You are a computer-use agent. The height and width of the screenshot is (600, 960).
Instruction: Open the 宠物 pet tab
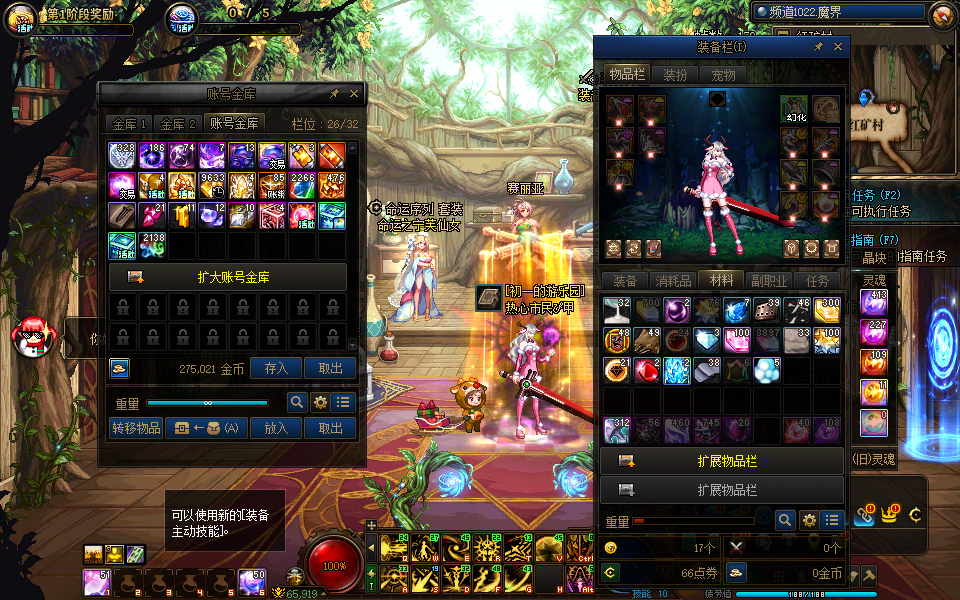pyautogui.click(x=723, y=75)
